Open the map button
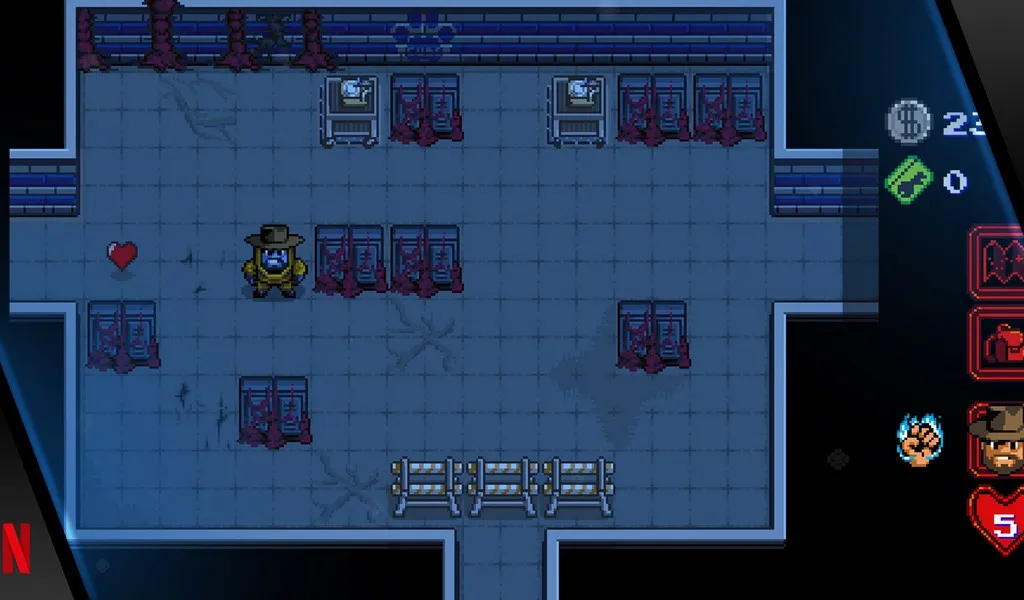The height and width of the screenshot is (600, 1024). [x=999, y=262]
